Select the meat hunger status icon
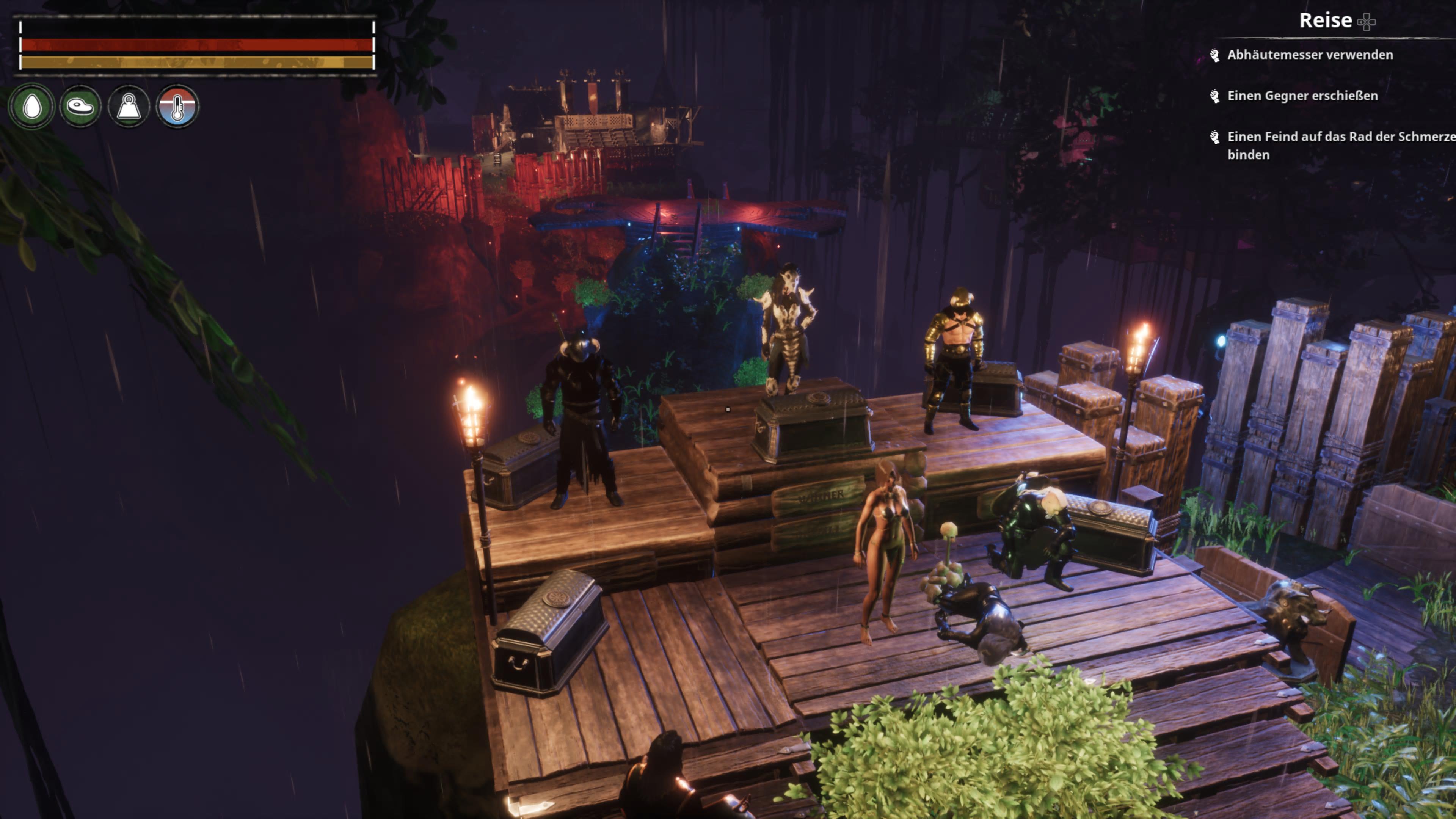1456x819 pixels. click(80, 106)
